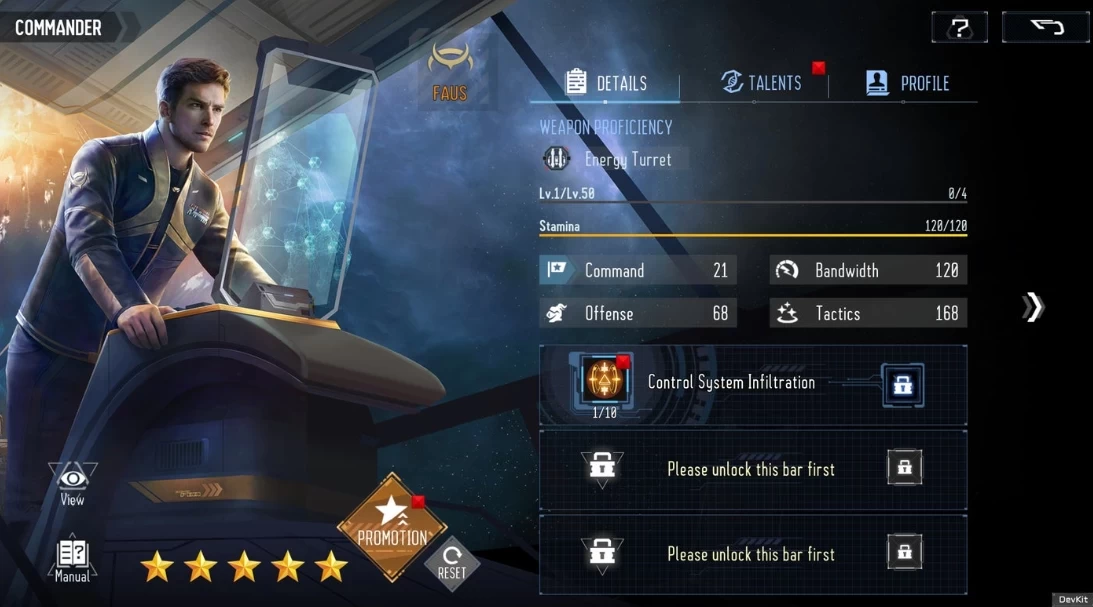Image resolution: width=1093 pixels, height=607 pixels.
Task: Click the Reset button
Action: pos(452,561)
